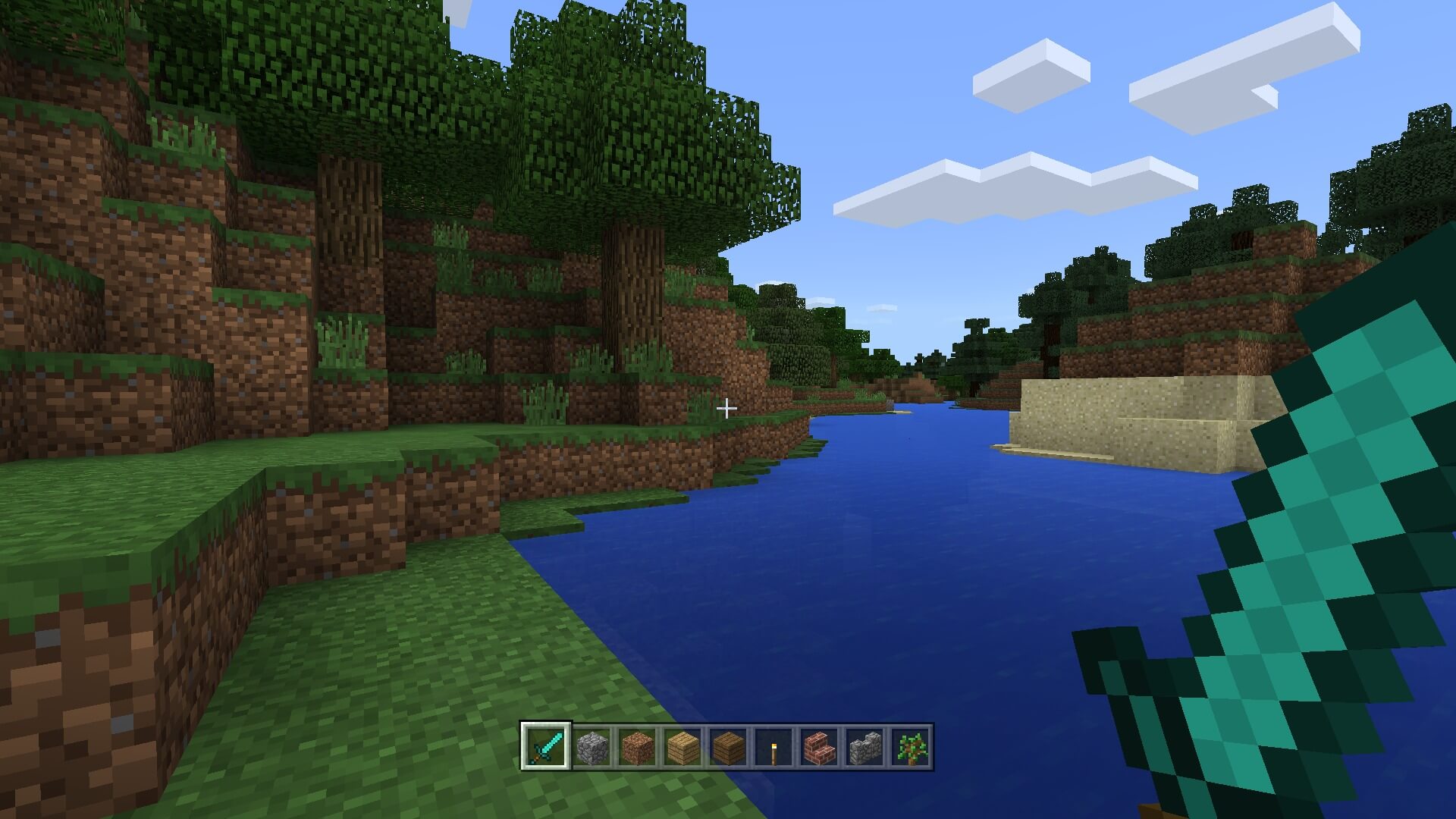Select the diamond sword hotbar slot
1456x819 pixels.
click(x=546, y=747)
